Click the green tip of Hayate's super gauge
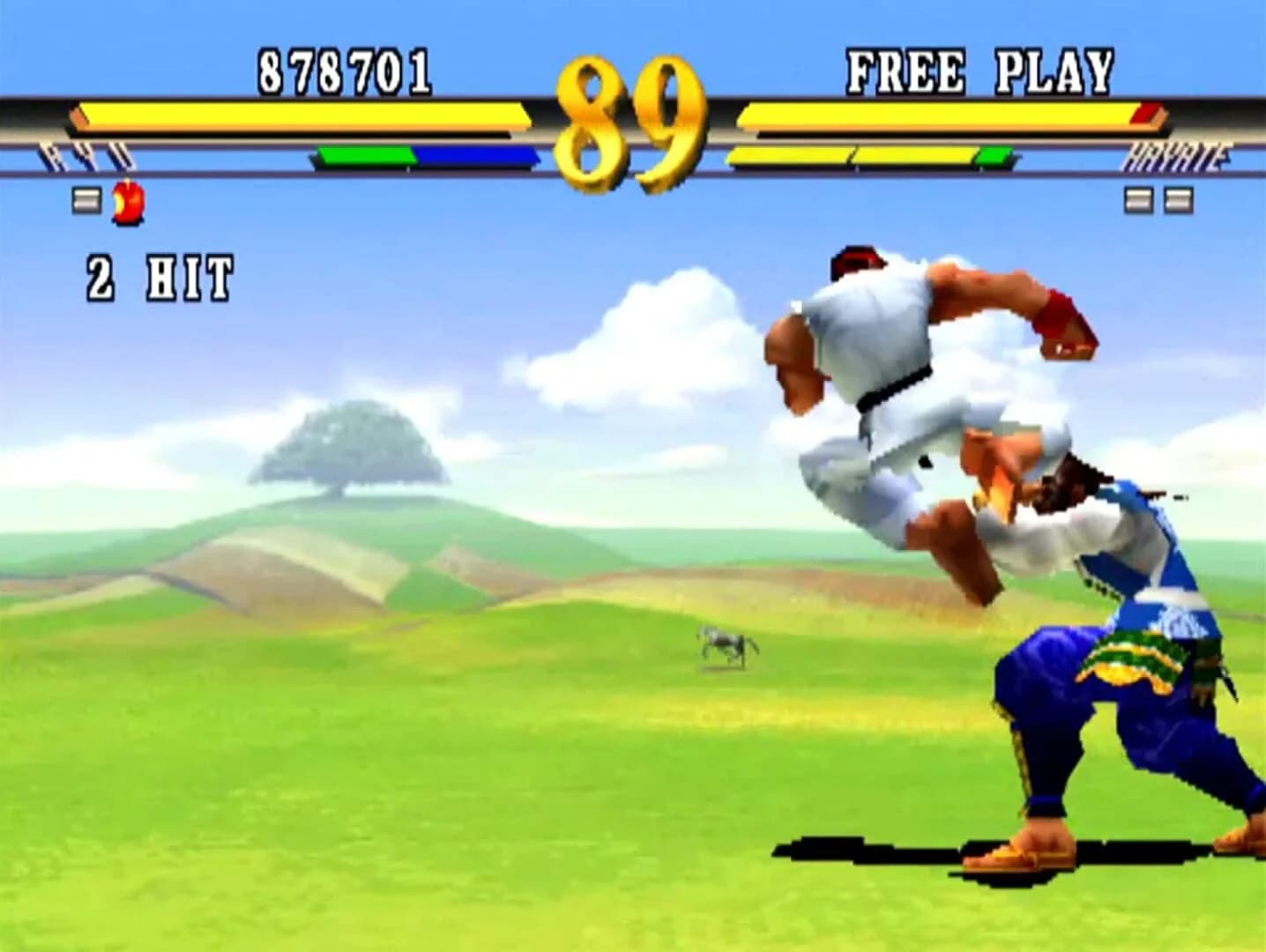 pyautogui.click(x=994, y=155)
